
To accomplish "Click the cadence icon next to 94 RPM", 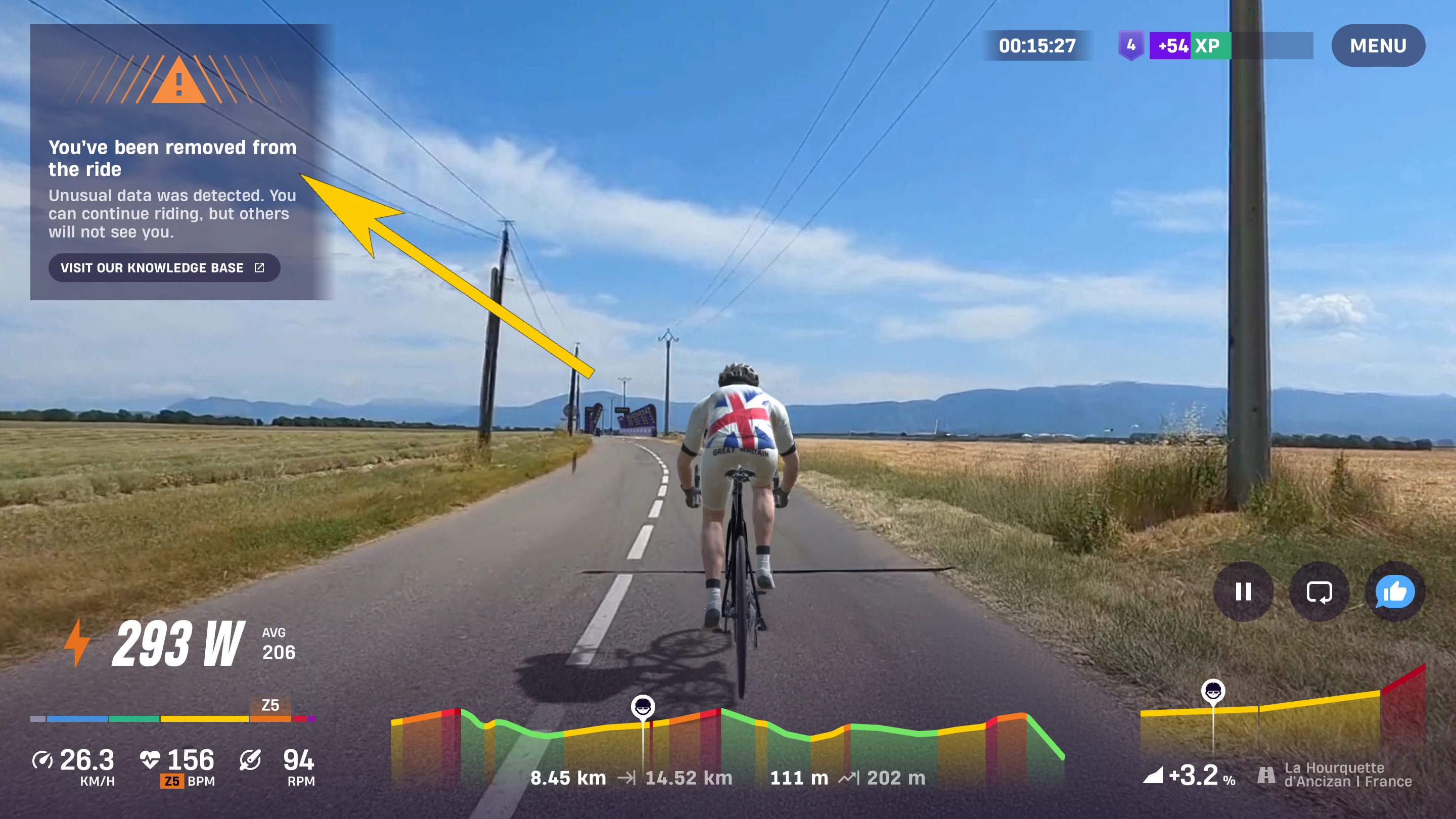I will (250, 760).
